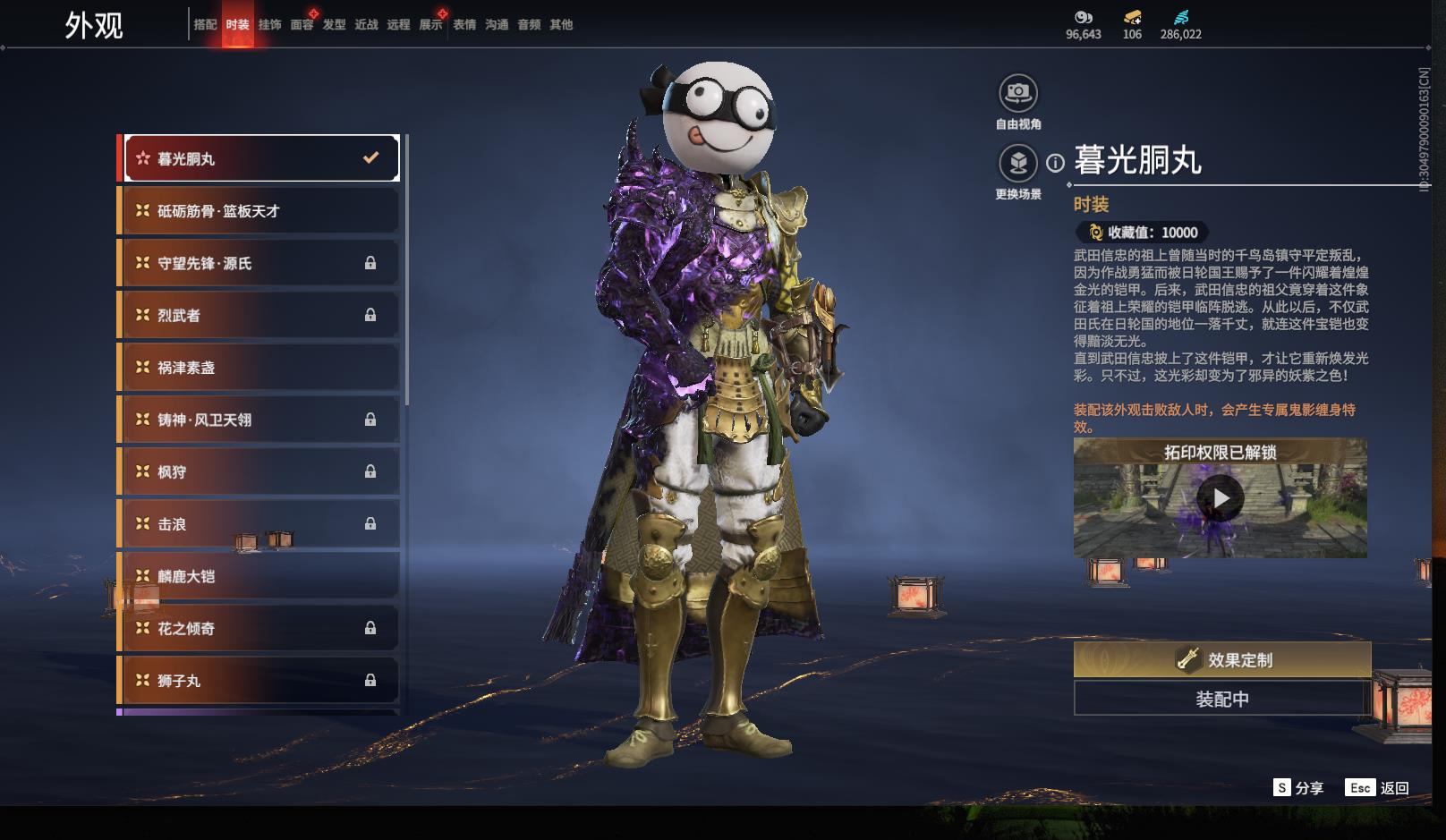Viewport: 1446px width, 840px height.
Task: Open the 近战 weapon skins tab
Action: (366, 25)
